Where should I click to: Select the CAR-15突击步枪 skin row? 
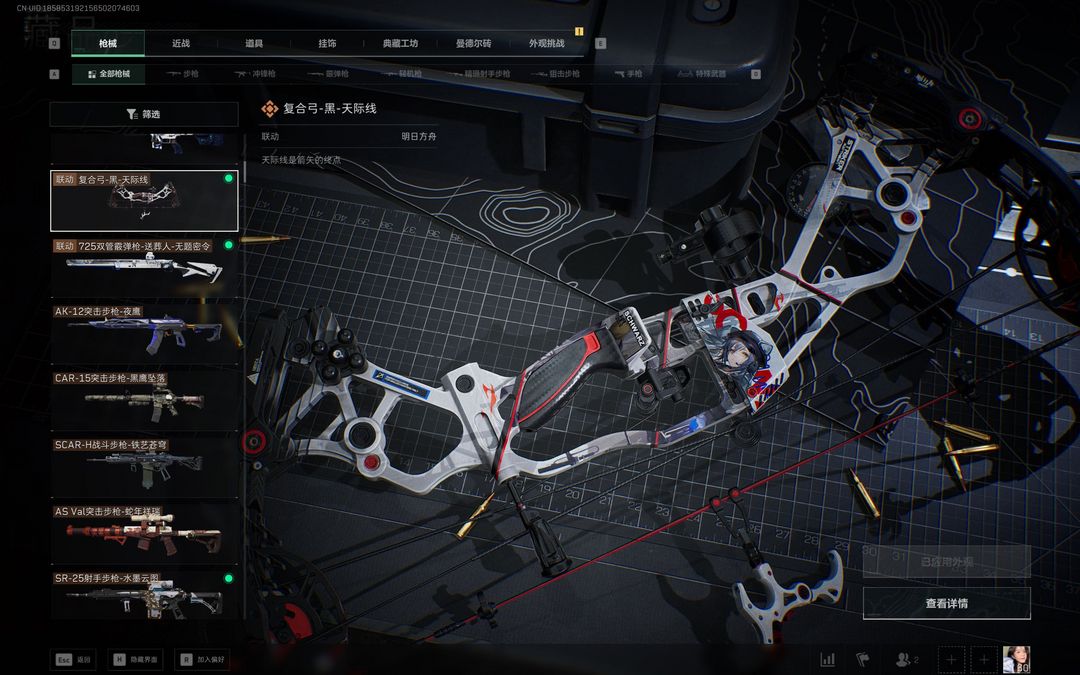click(x=144, y=397)
